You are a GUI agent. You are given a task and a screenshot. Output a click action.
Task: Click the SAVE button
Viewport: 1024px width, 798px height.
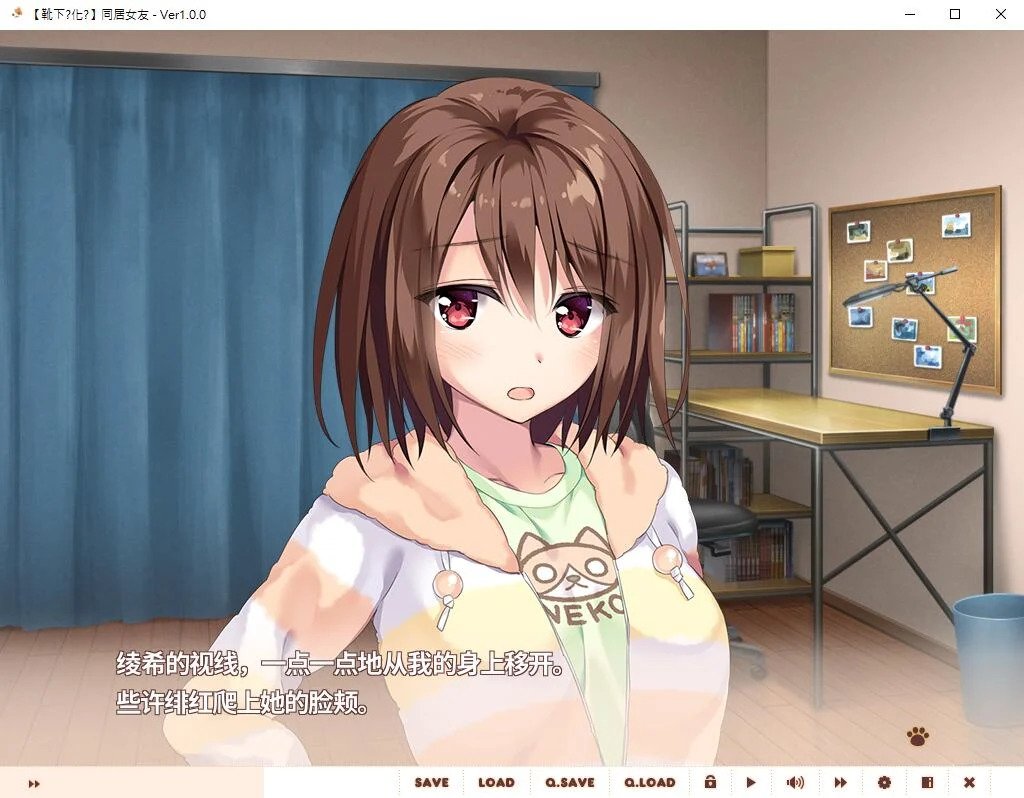[431, 782]
